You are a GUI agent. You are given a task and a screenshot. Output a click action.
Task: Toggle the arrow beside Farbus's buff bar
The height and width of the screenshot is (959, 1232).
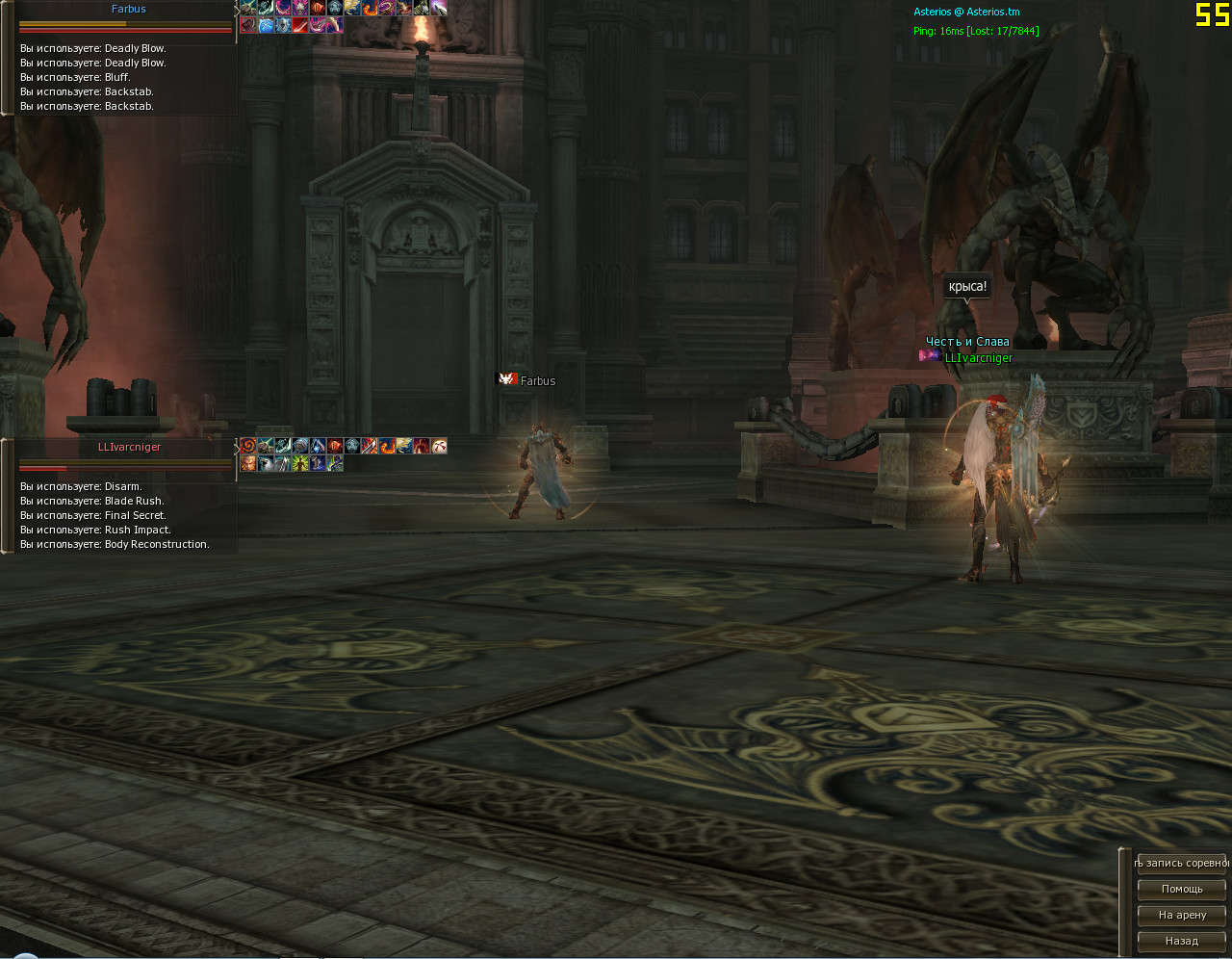point(237,10)
